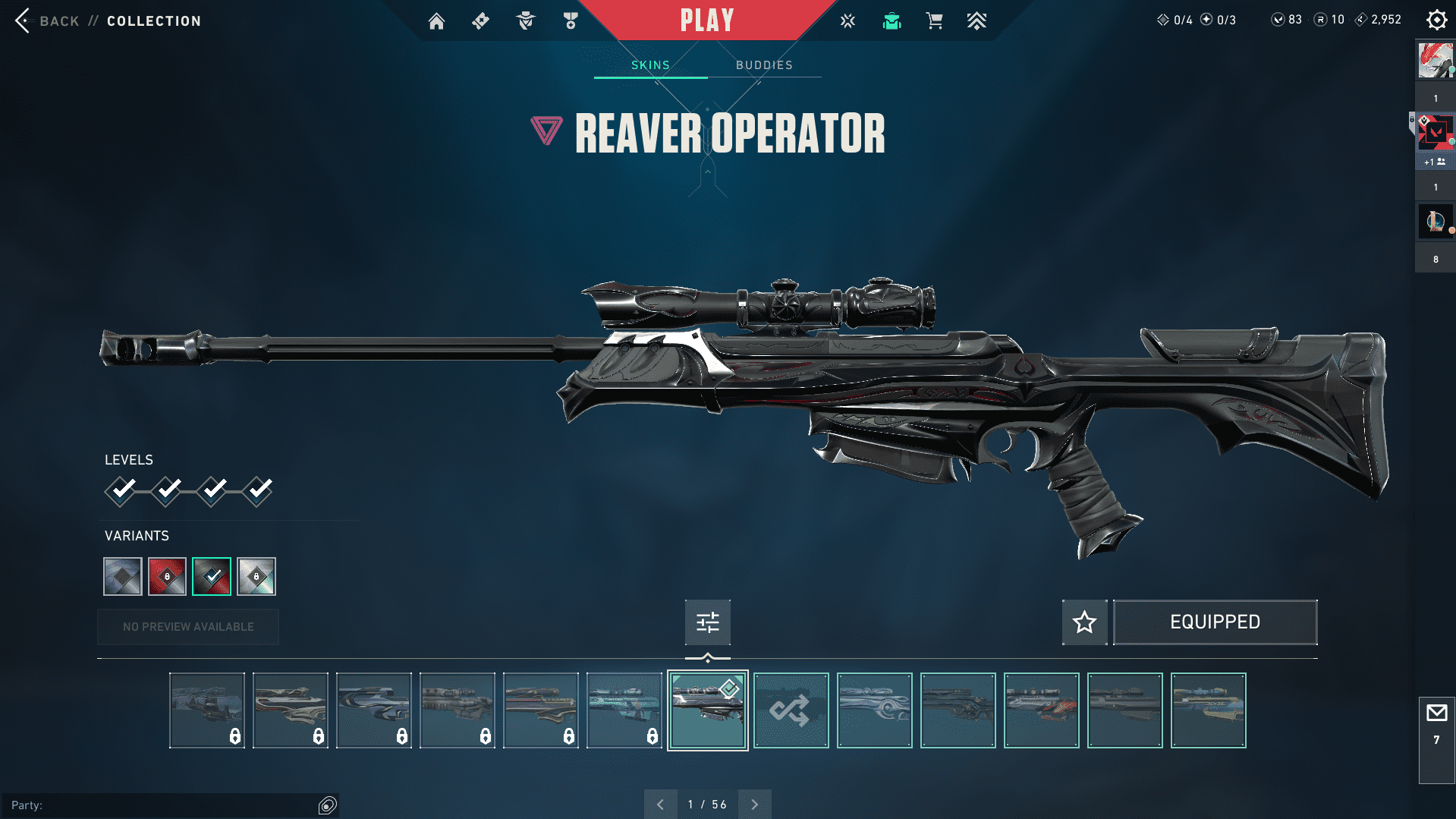The height and width of the screenshot is (819, 1456).
Task: Switch to the Skins tab
Action: 650,65
